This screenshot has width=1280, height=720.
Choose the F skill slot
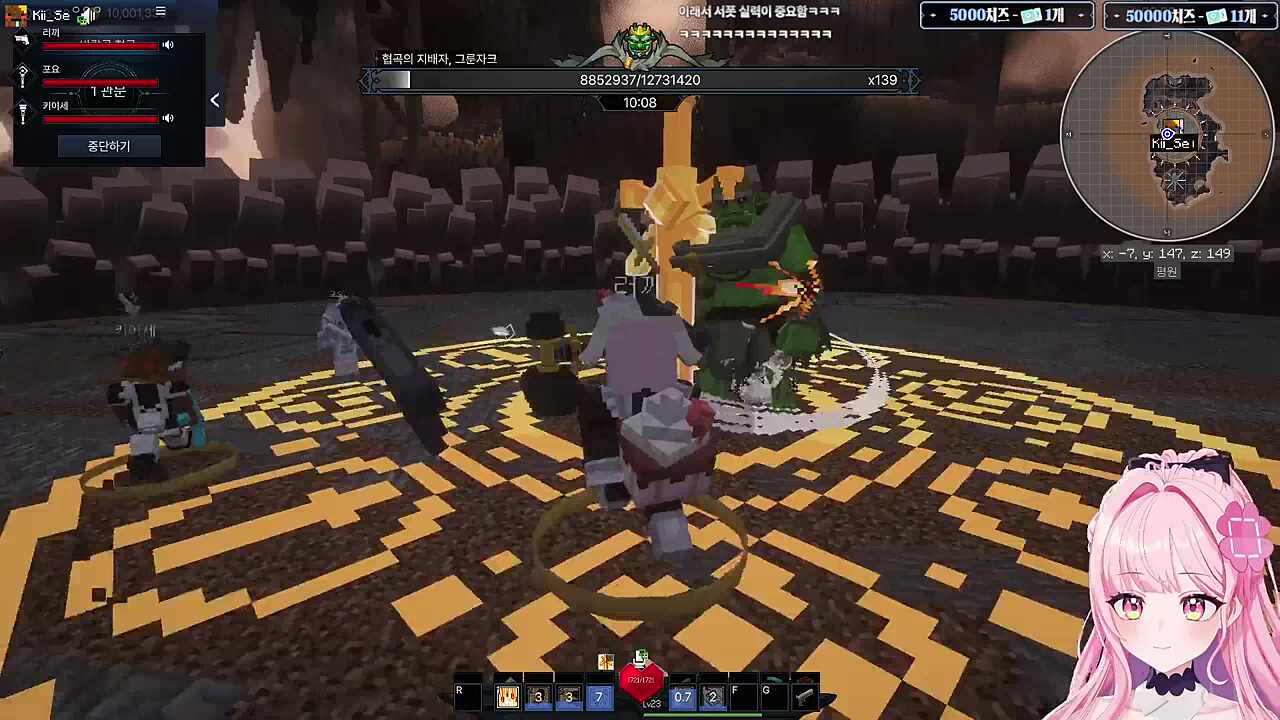coord(742,696)
